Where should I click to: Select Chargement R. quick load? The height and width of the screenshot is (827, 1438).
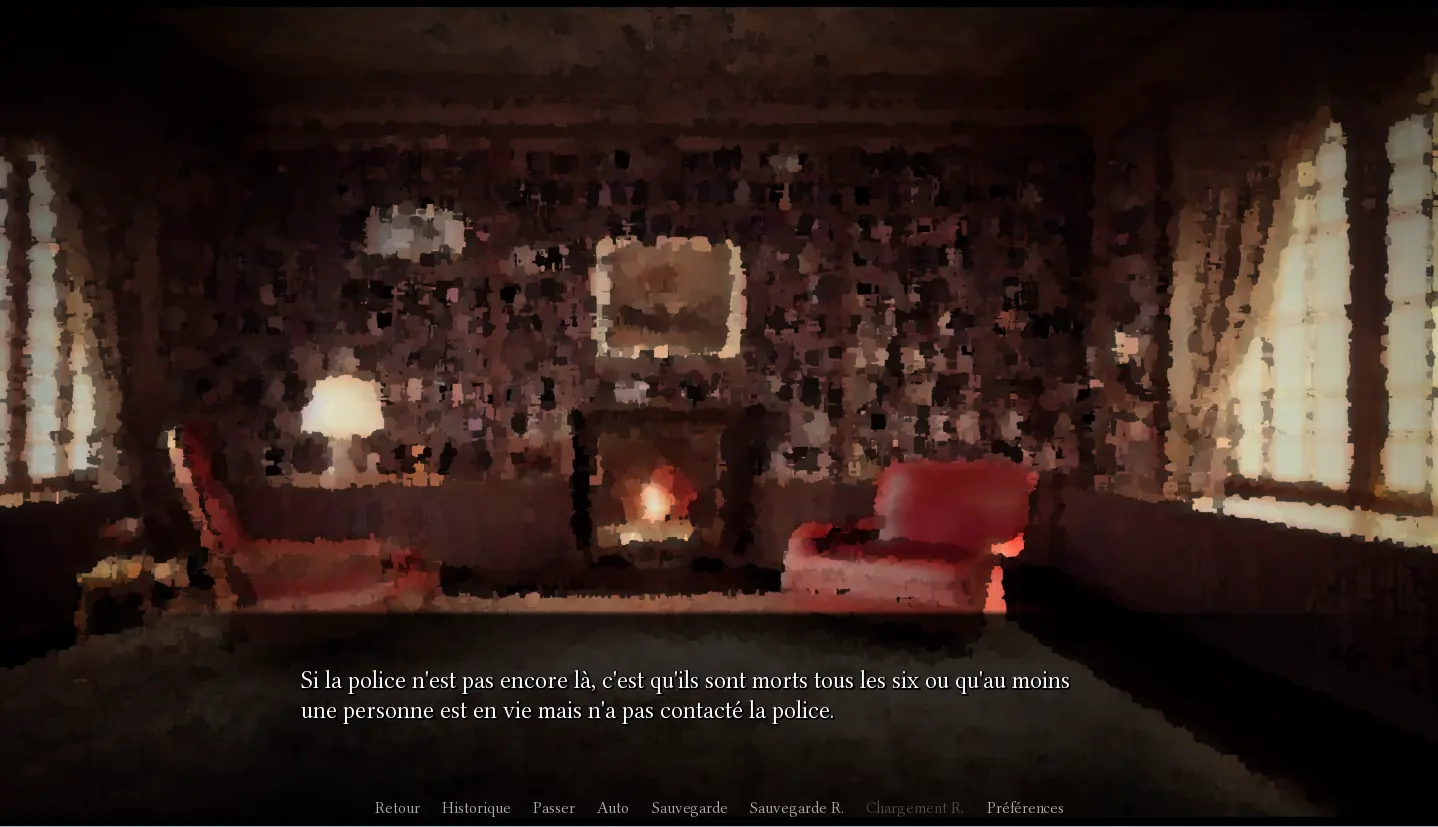coord(914,808)
